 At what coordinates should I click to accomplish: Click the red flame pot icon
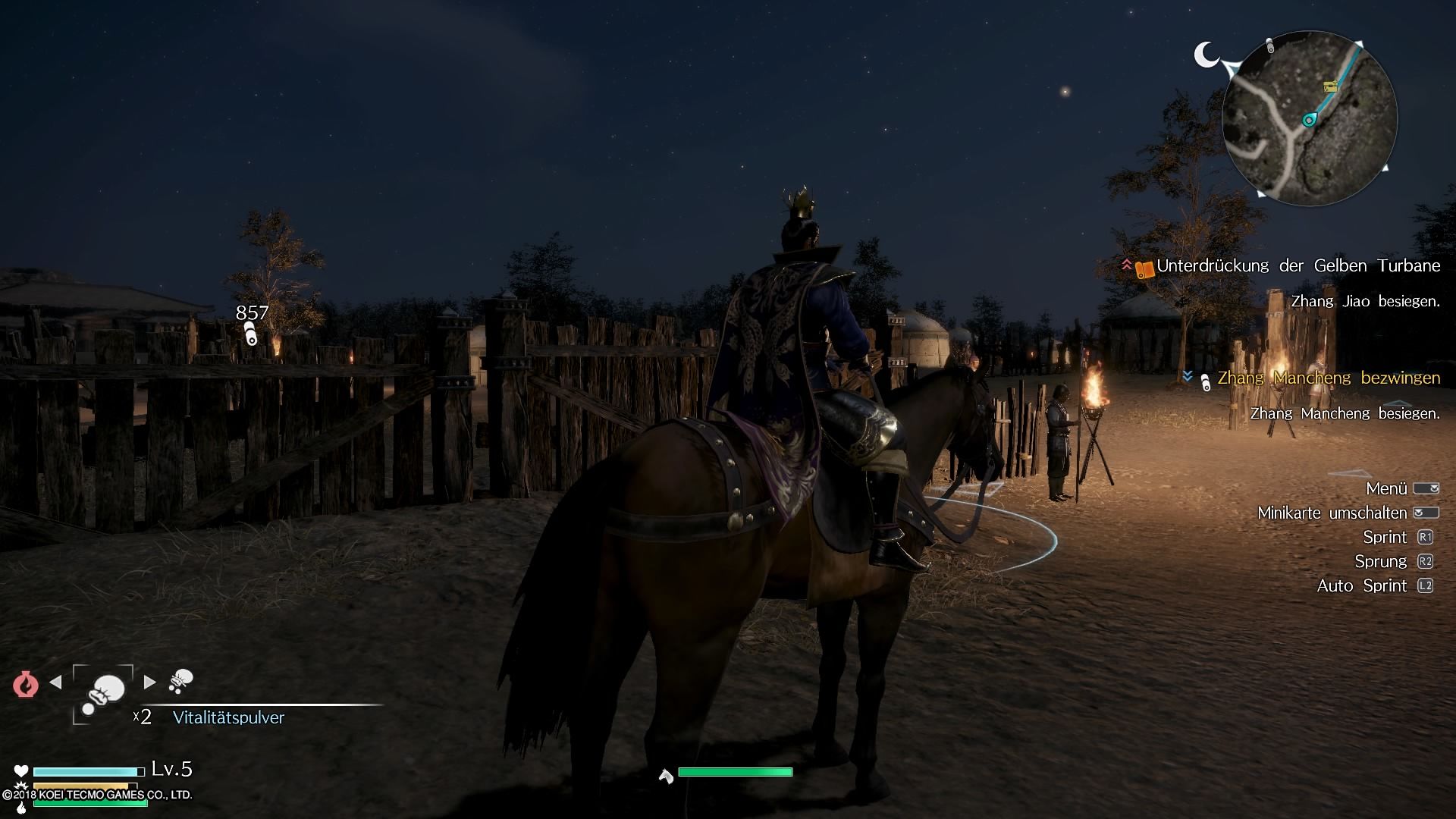pyautogui.click(x=25, y=684)
